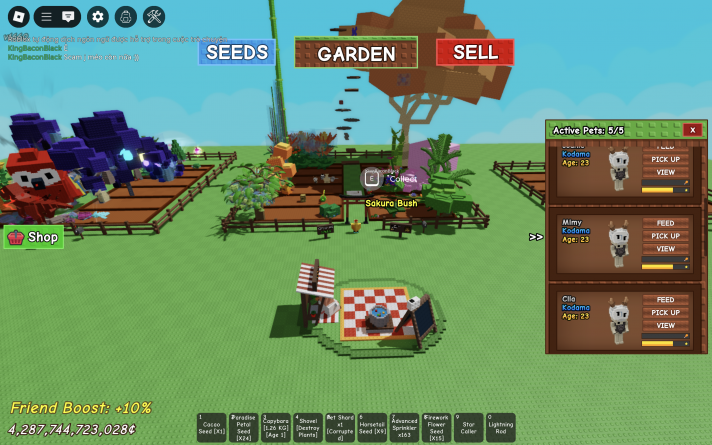Select the Shovel hotbar slot
The image size is (712, 445).
pos(308,428)
